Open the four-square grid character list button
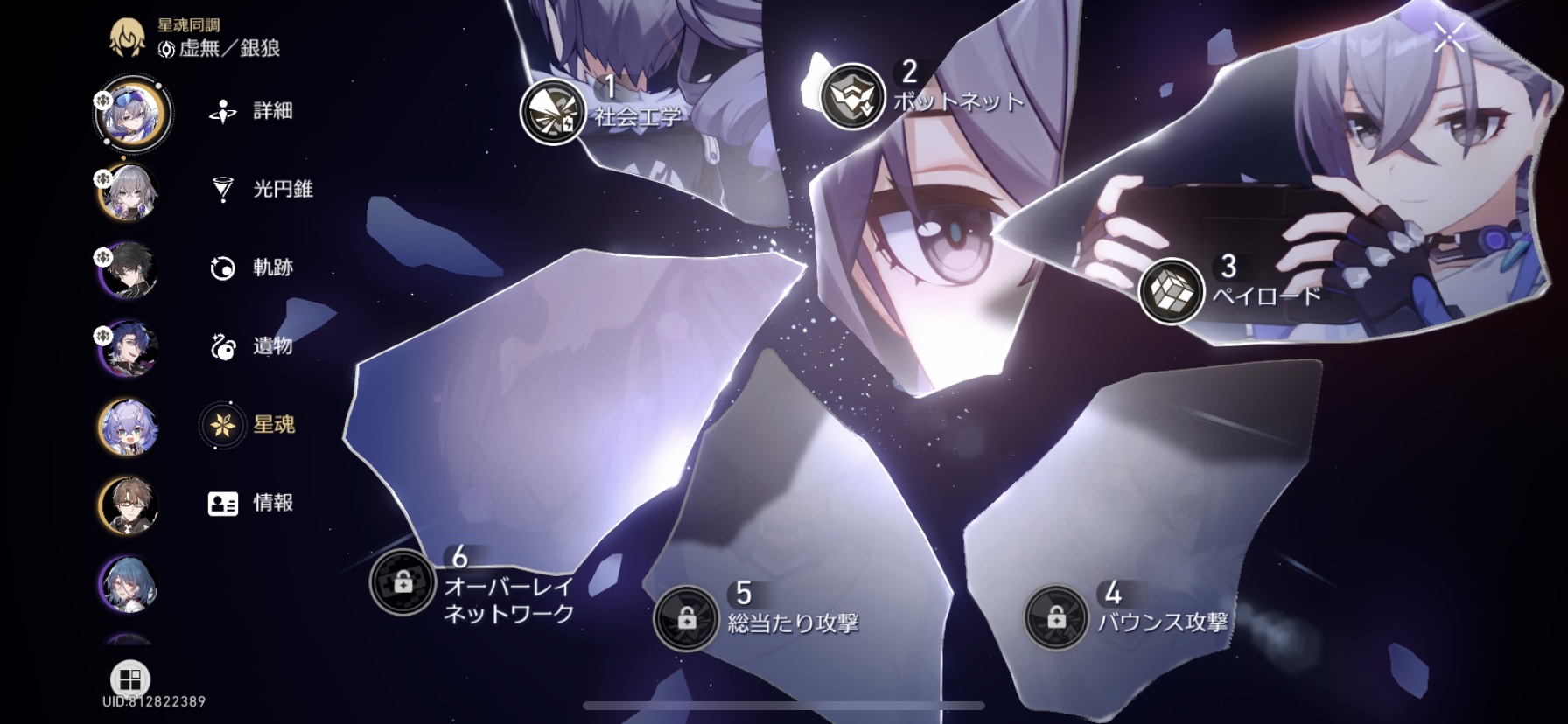Screen dimensions: 1568x724 (x=130, y=679)
